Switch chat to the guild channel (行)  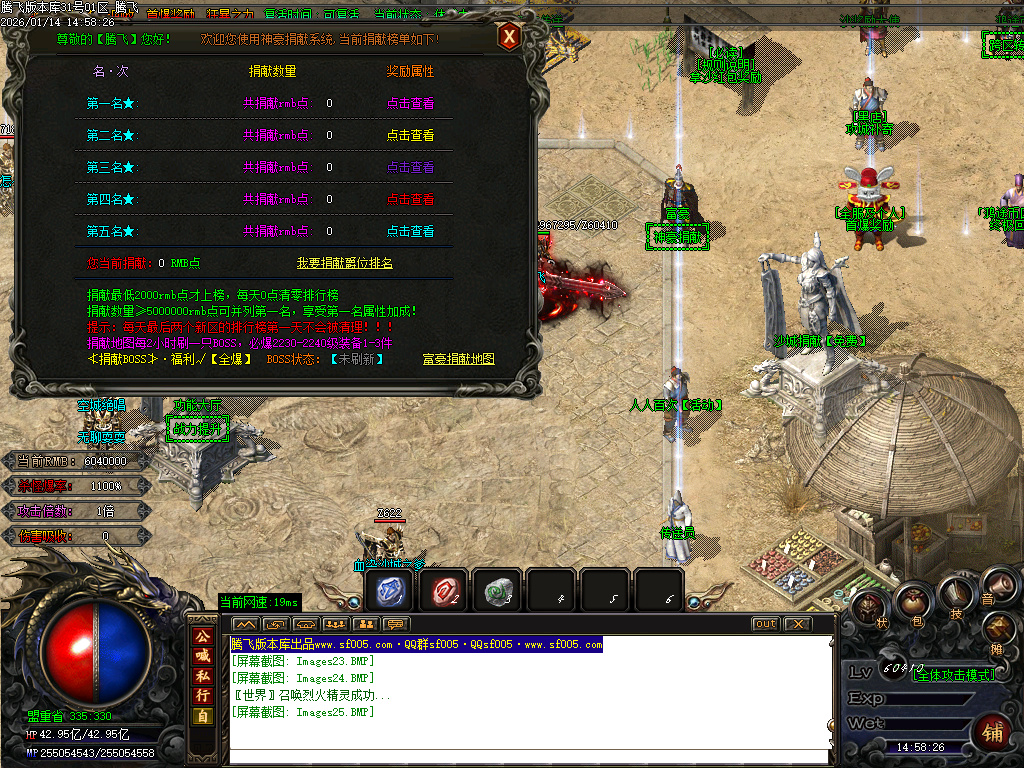point(202,695)
